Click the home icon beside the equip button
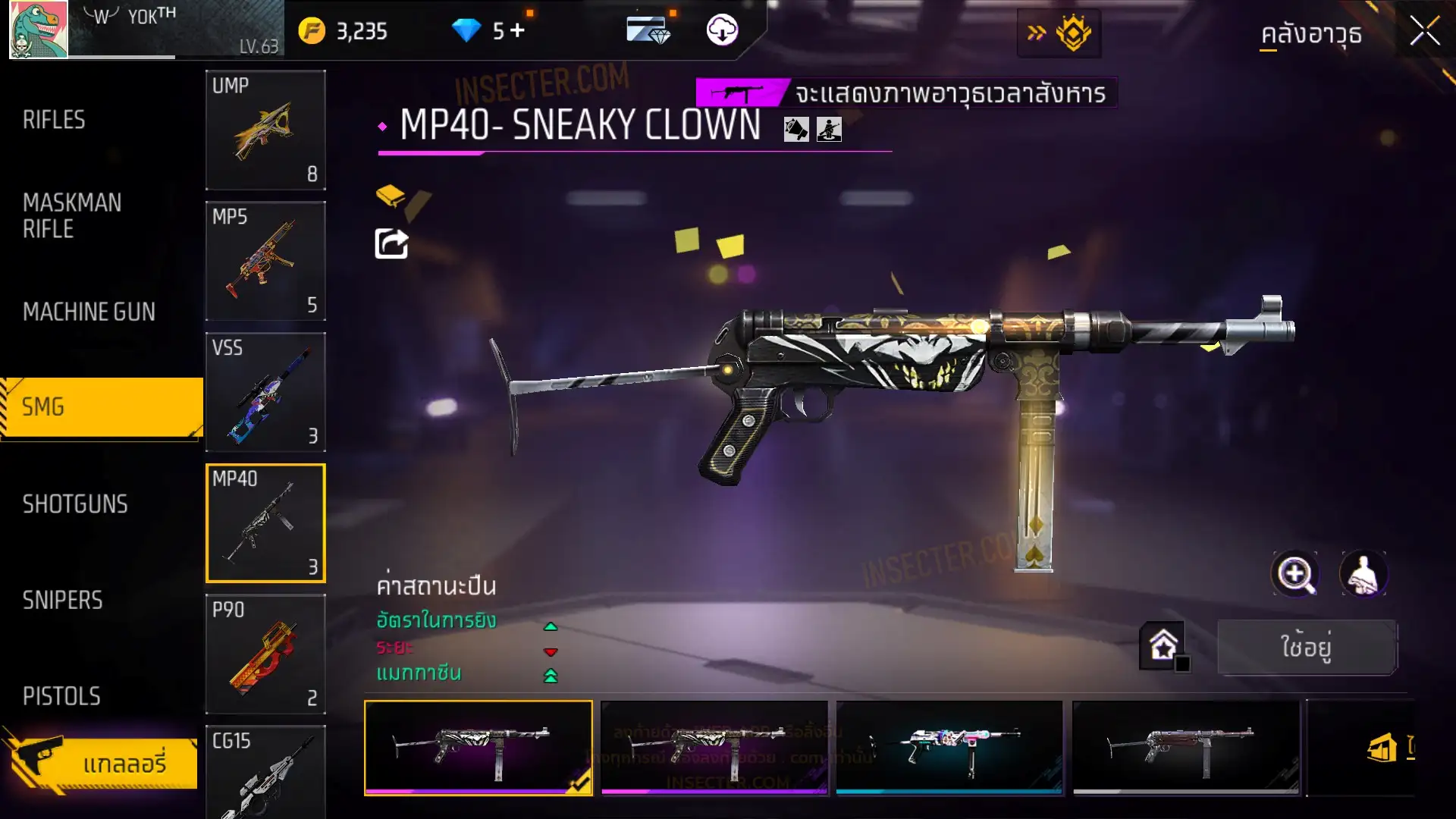The width and height of the screenshot is (1456, 819). coord(1163,646)
